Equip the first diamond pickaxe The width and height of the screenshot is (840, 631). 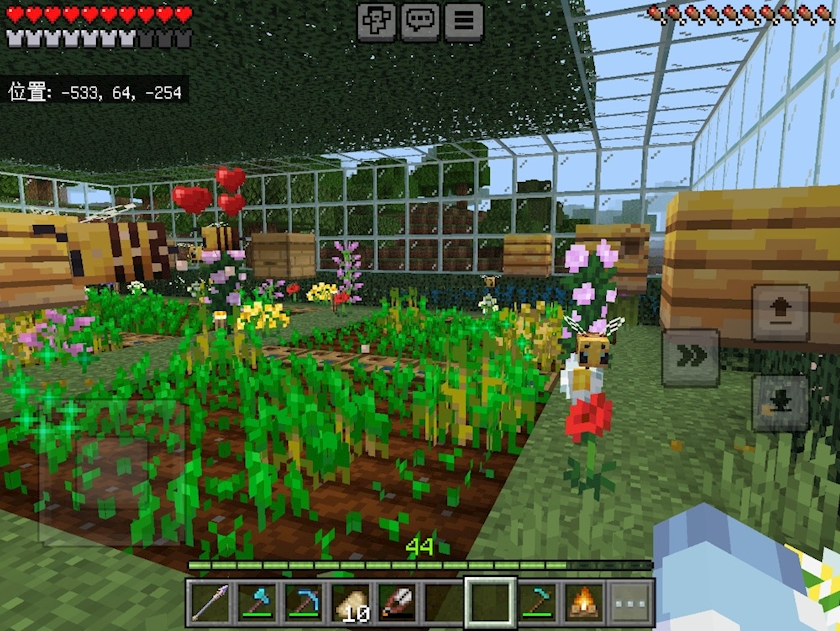pyautogui.click(x=304, y=603)
